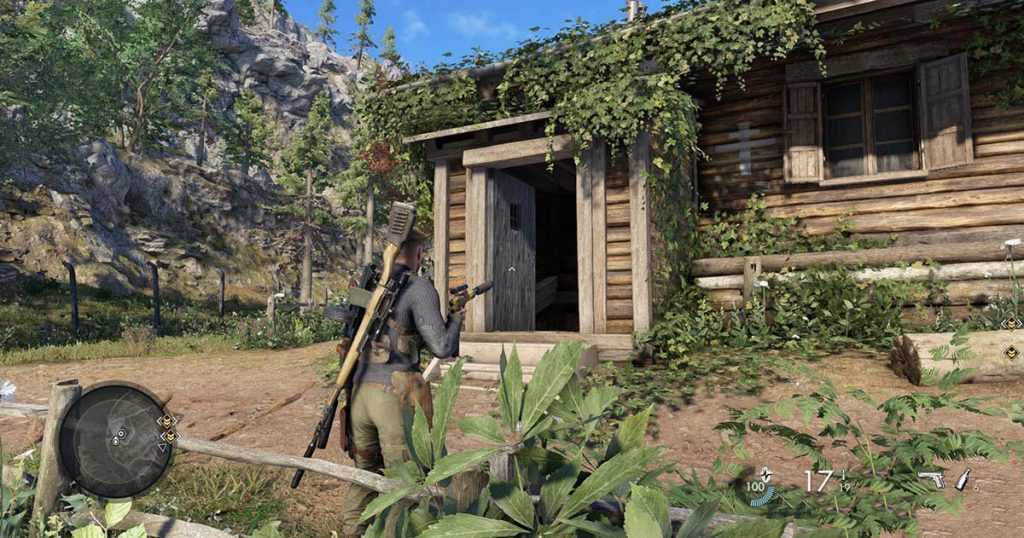Select the pistol weapon icon
Image resolution: width=1024 pixels, height=538 pixels.
click(930, 479)
